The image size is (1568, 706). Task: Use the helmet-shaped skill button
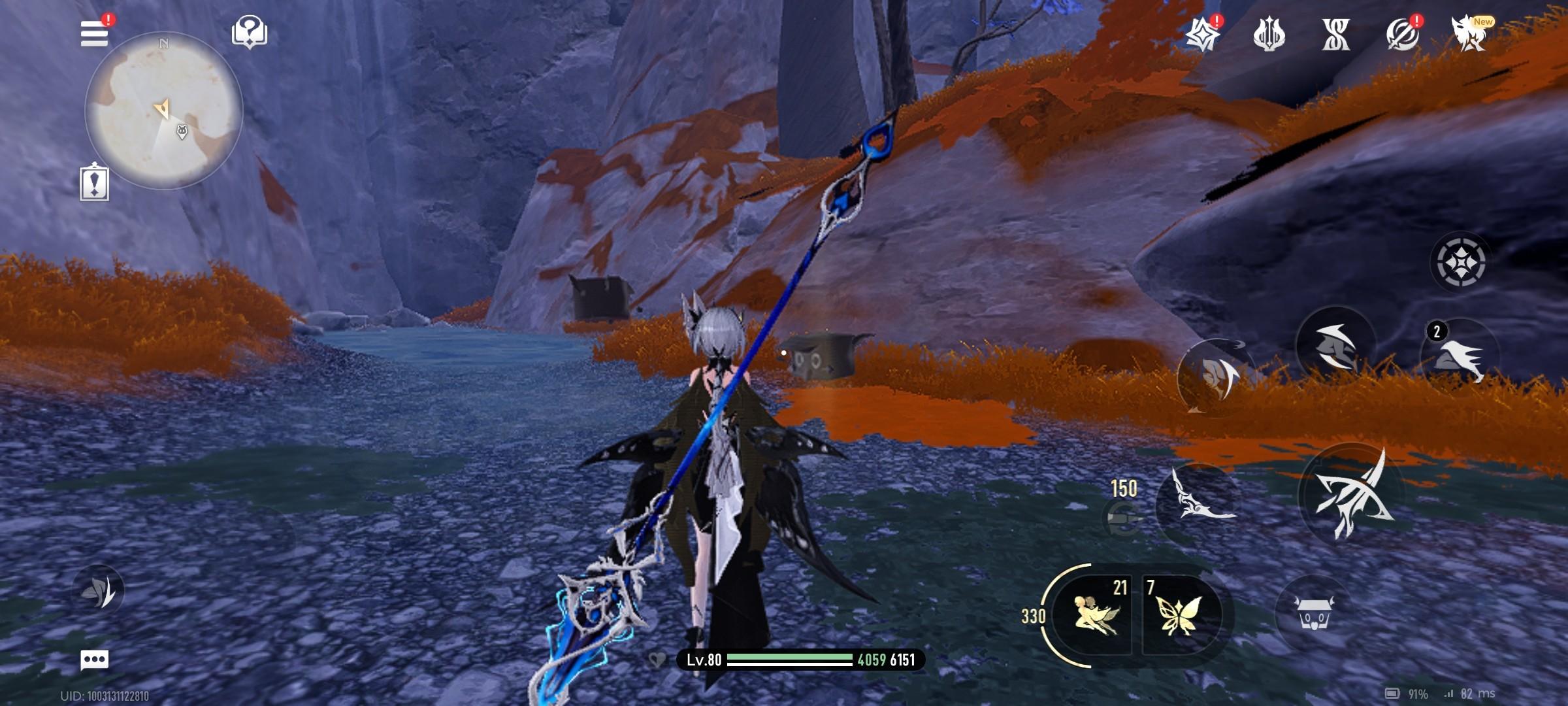pyautogui.click(x=1334, y=348)
